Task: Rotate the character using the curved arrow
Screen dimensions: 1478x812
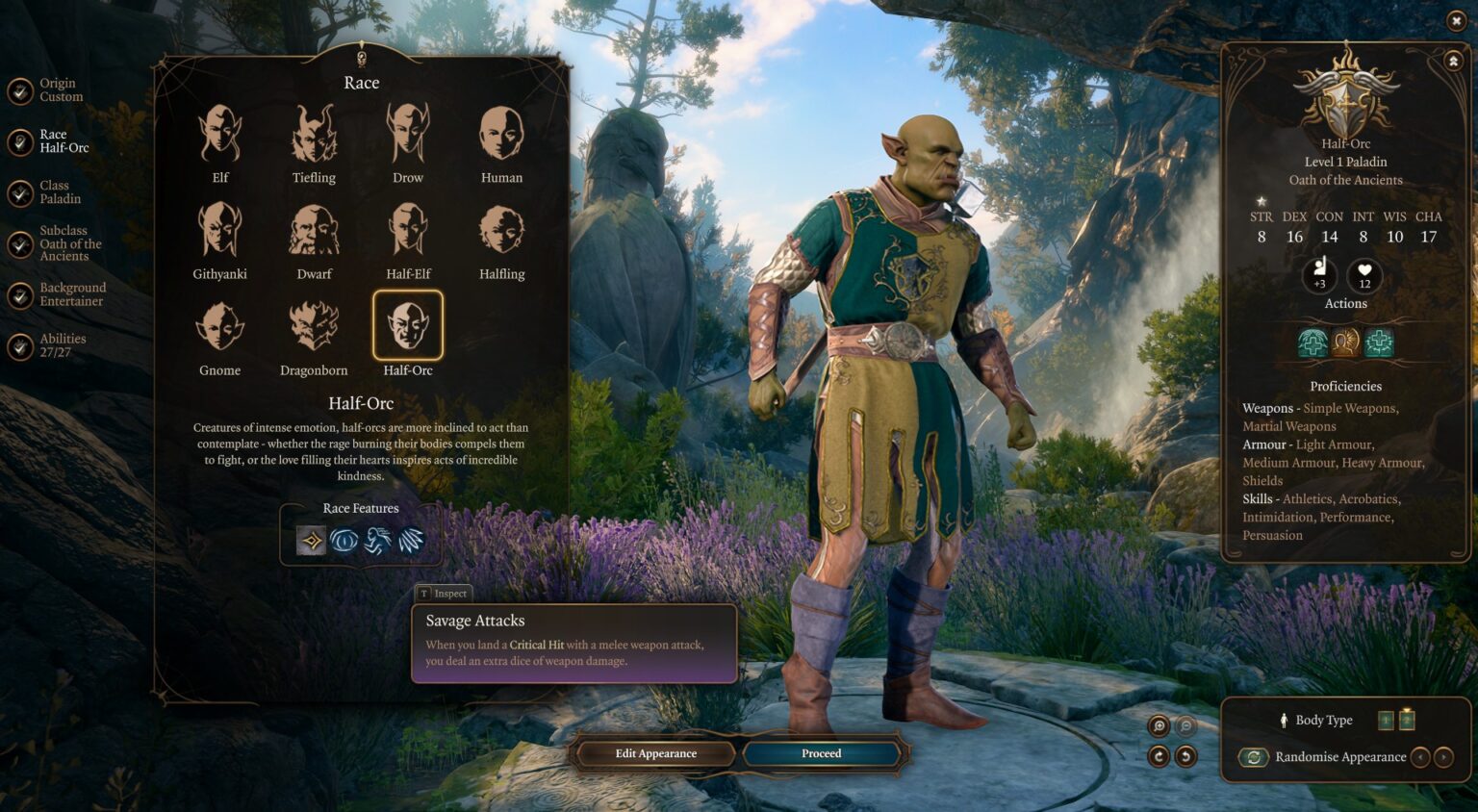Action: click(1159, 756)
